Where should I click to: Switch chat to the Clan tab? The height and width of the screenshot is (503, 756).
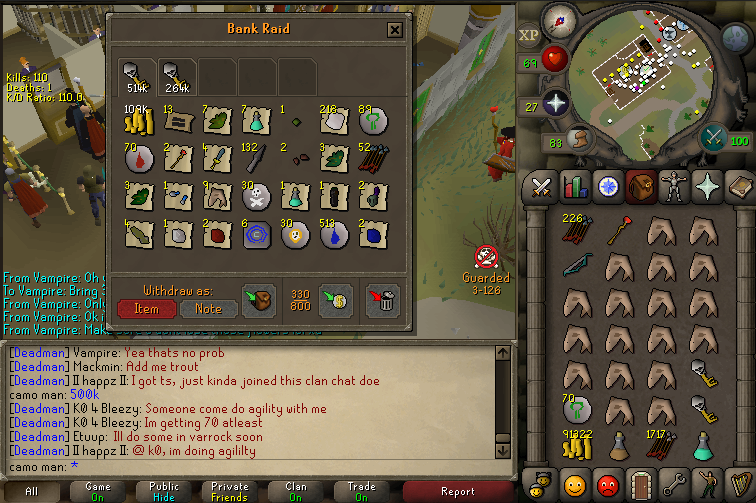[296, 492]
